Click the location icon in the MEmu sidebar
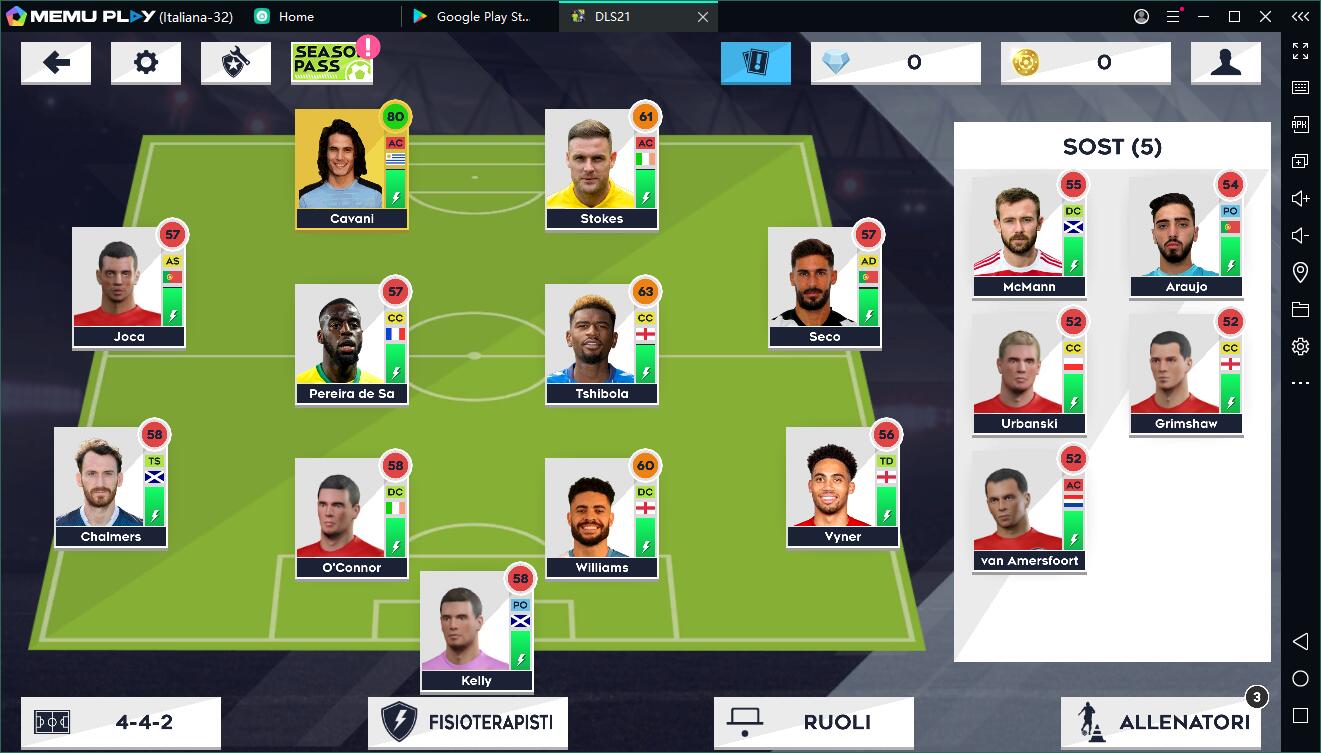The image size is (1321, 753). coord(1301,271)
